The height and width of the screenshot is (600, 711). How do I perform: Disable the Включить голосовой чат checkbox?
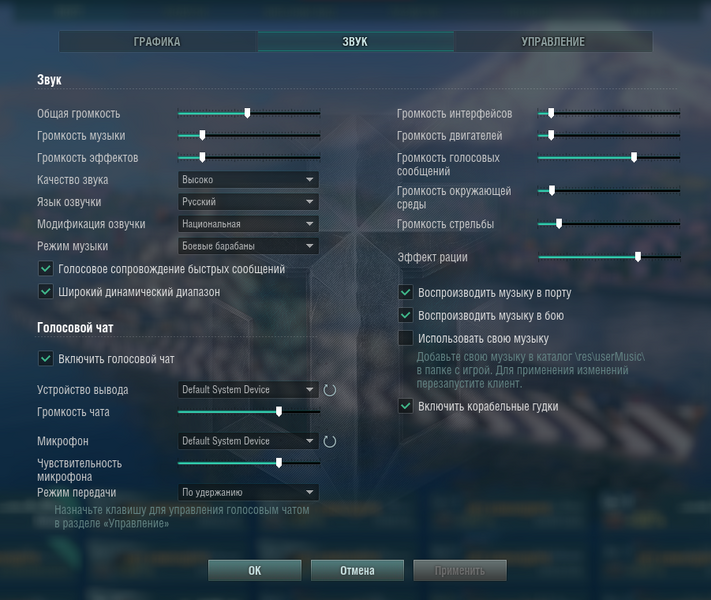coord(45,359)
